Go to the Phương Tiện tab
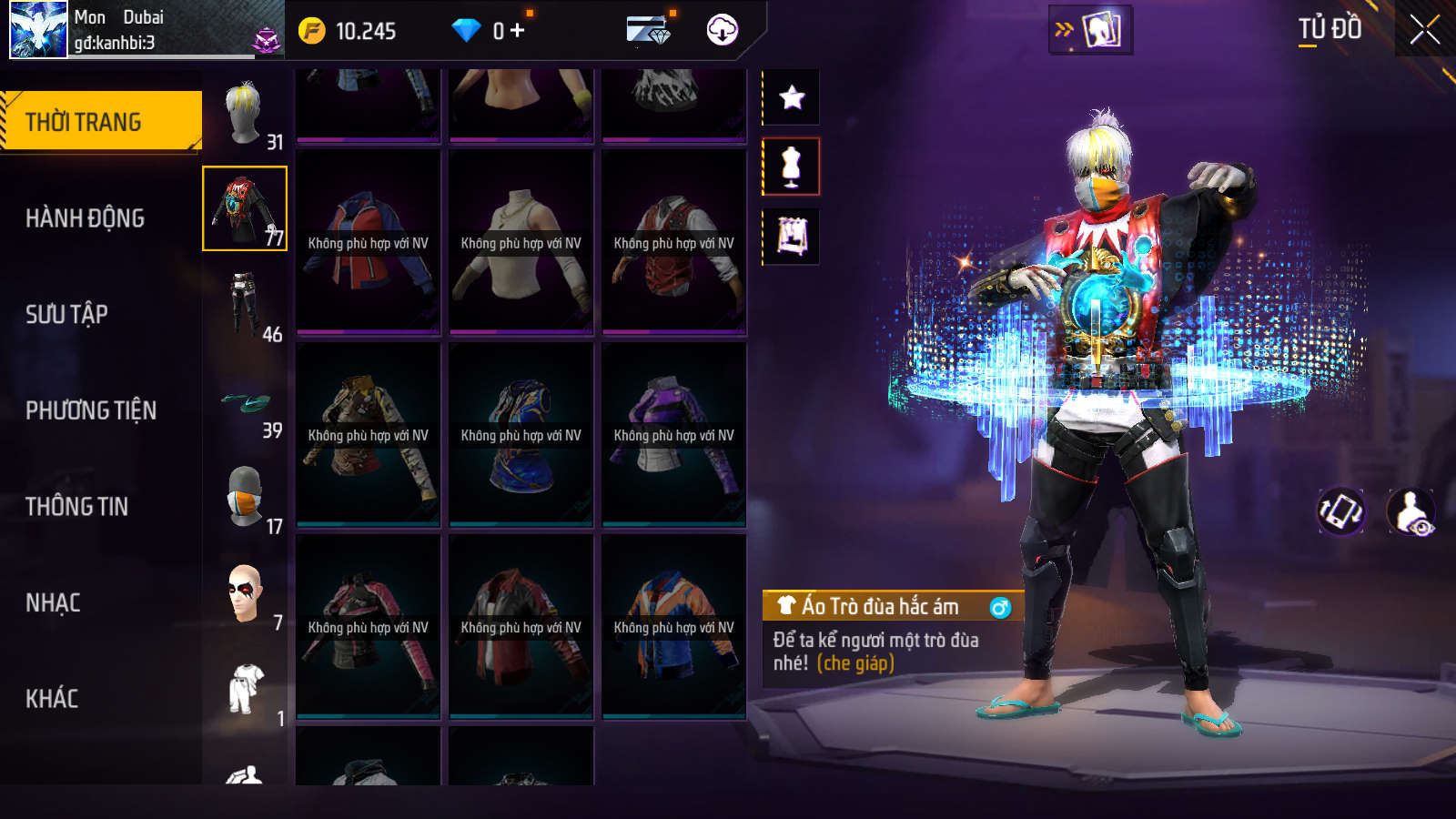 click(91, 410)
